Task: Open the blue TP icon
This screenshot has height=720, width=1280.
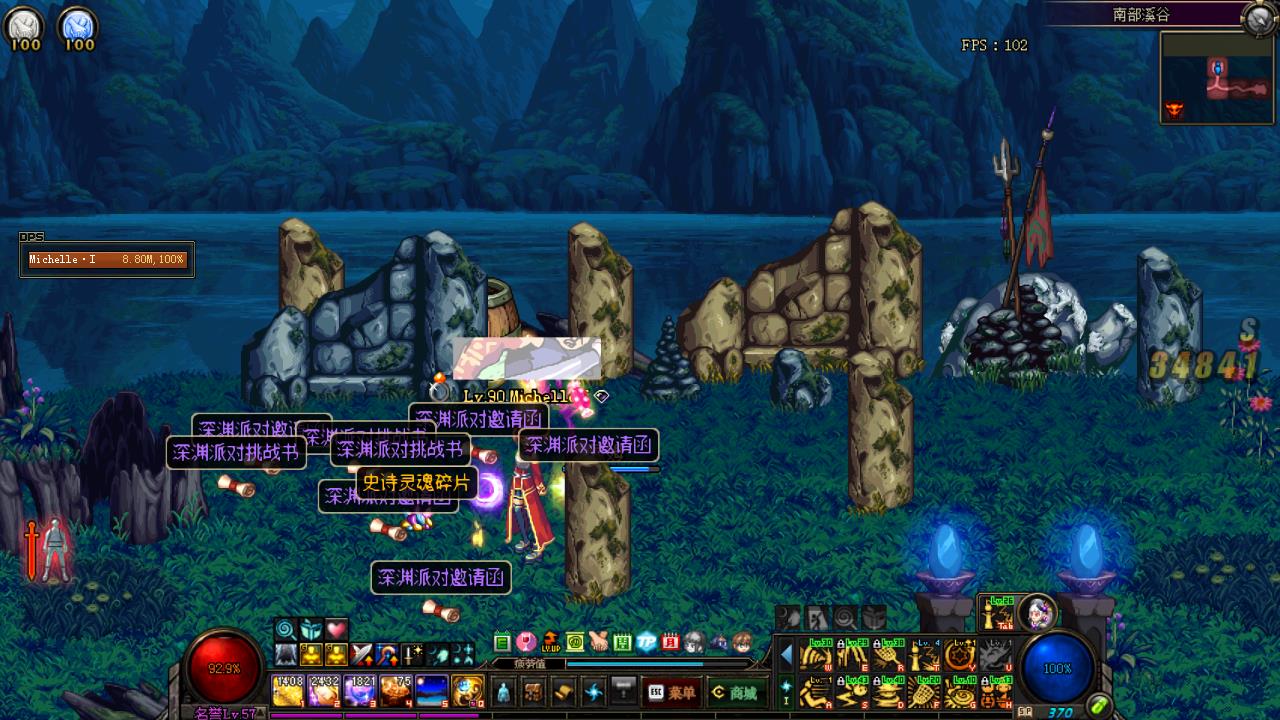Action: pos(646,642)
